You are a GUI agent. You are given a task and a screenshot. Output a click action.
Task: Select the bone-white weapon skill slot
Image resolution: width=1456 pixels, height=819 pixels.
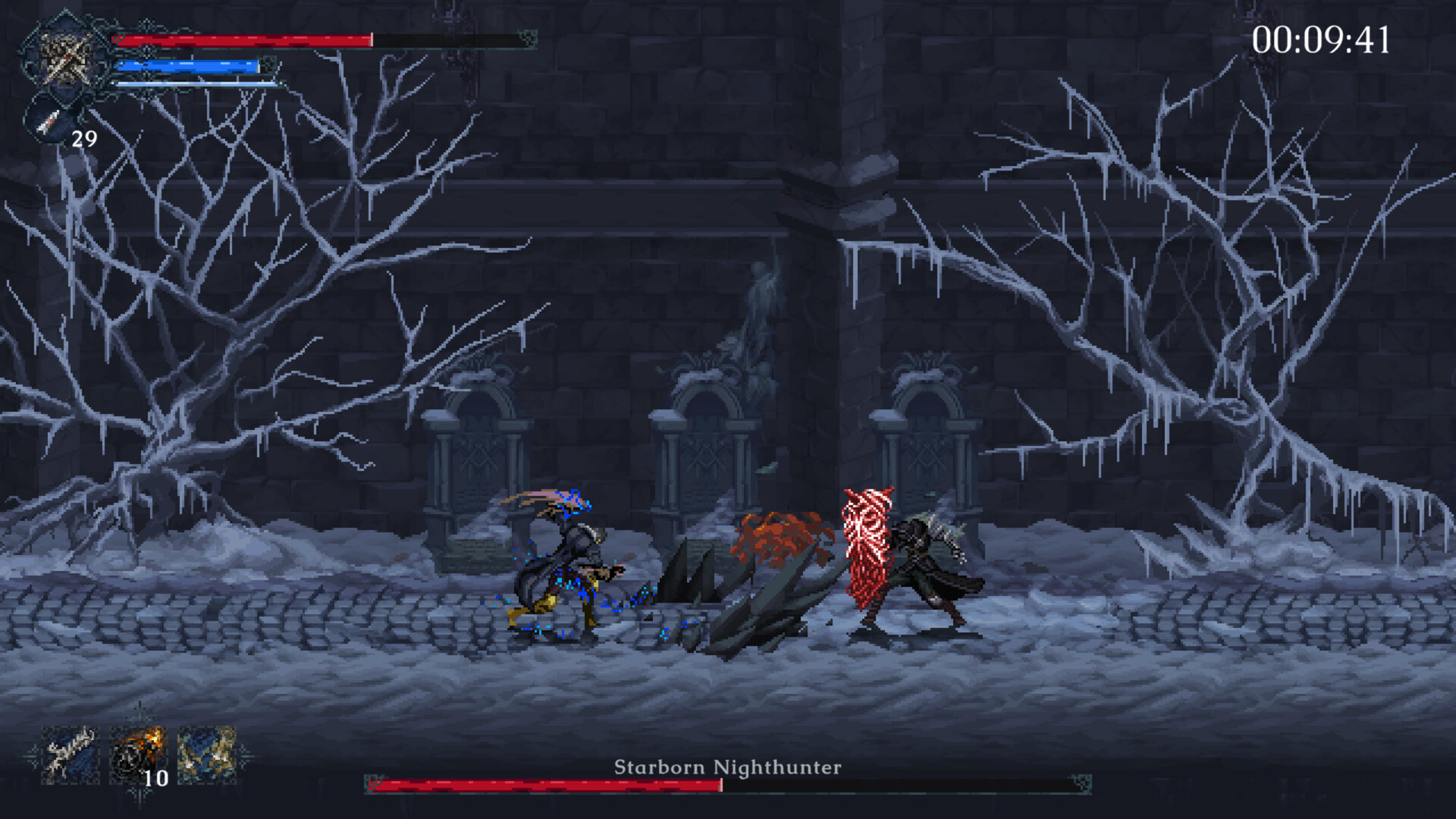click(70, 755)
